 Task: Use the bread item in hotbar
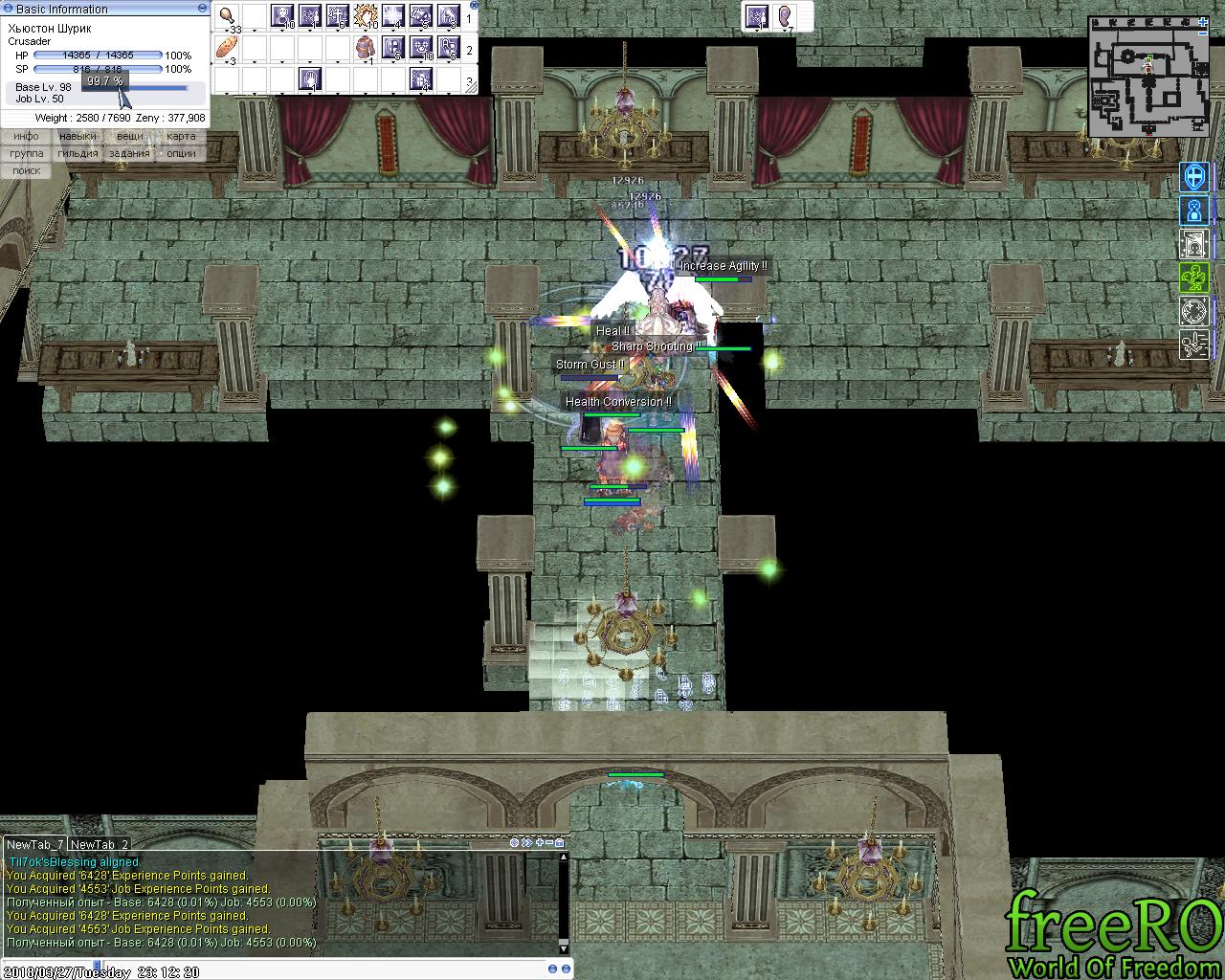[228, 47]
